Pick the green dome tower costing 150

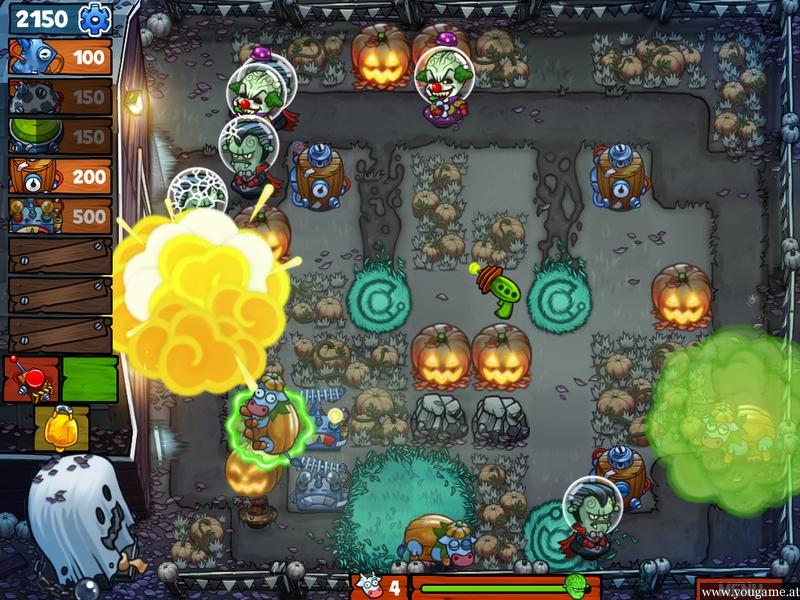point(60,136)
